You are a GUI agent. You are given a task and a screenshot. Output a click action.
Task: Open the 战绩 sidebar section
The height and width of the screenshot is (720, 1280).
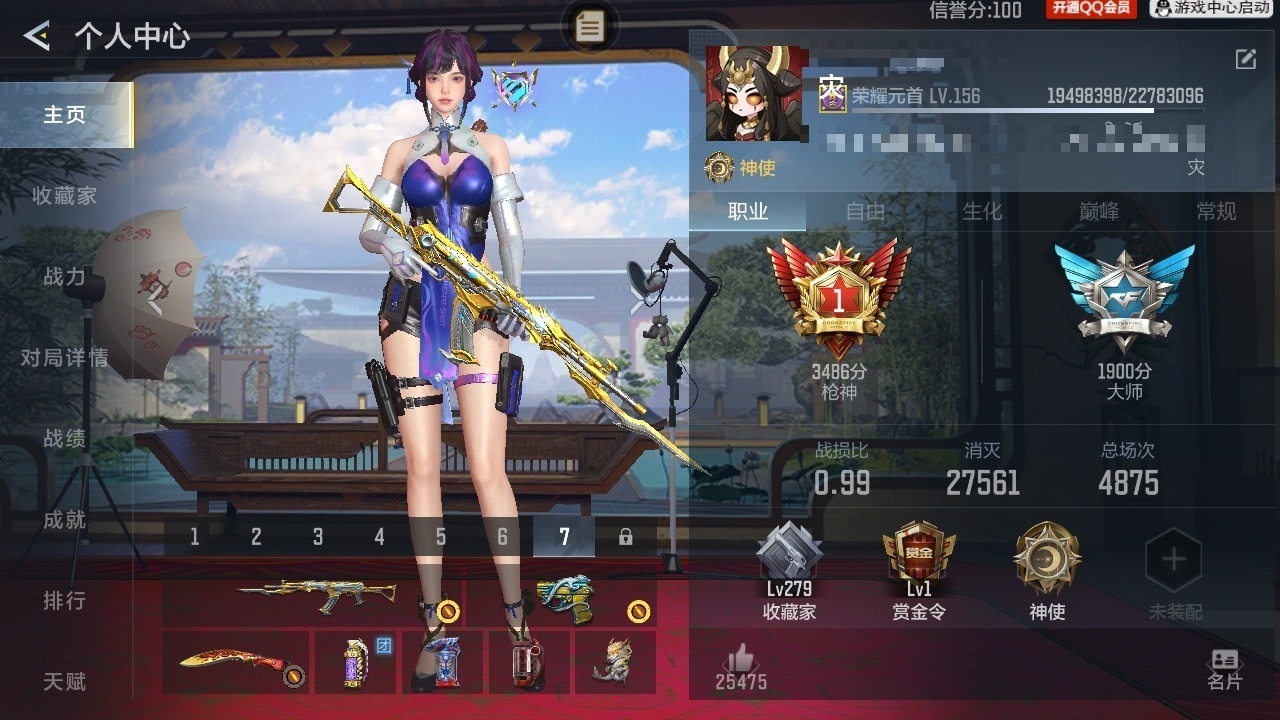[x=62, y=438]
